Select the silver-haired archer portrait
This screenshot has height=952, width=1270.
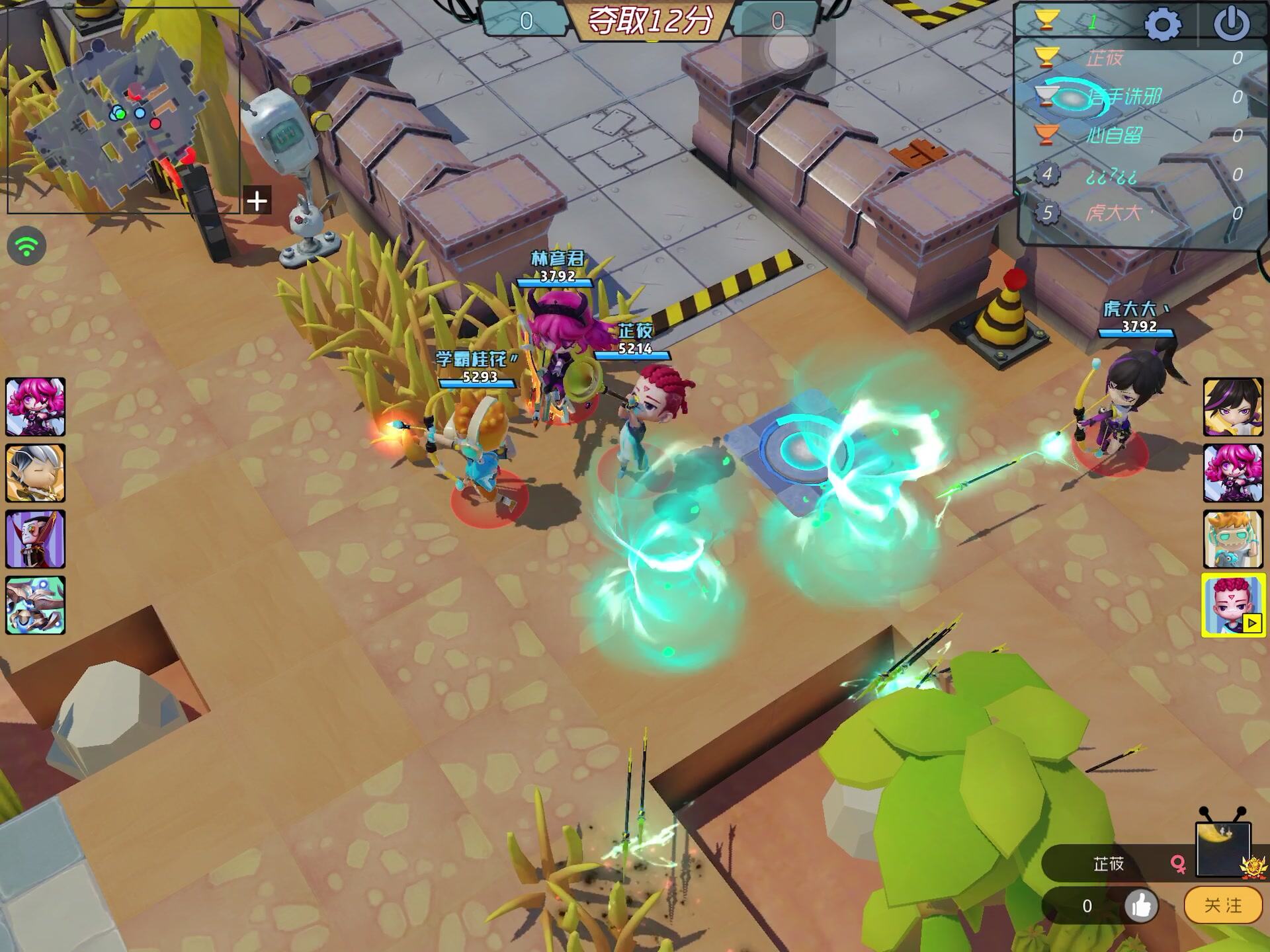tap(36, 473)
